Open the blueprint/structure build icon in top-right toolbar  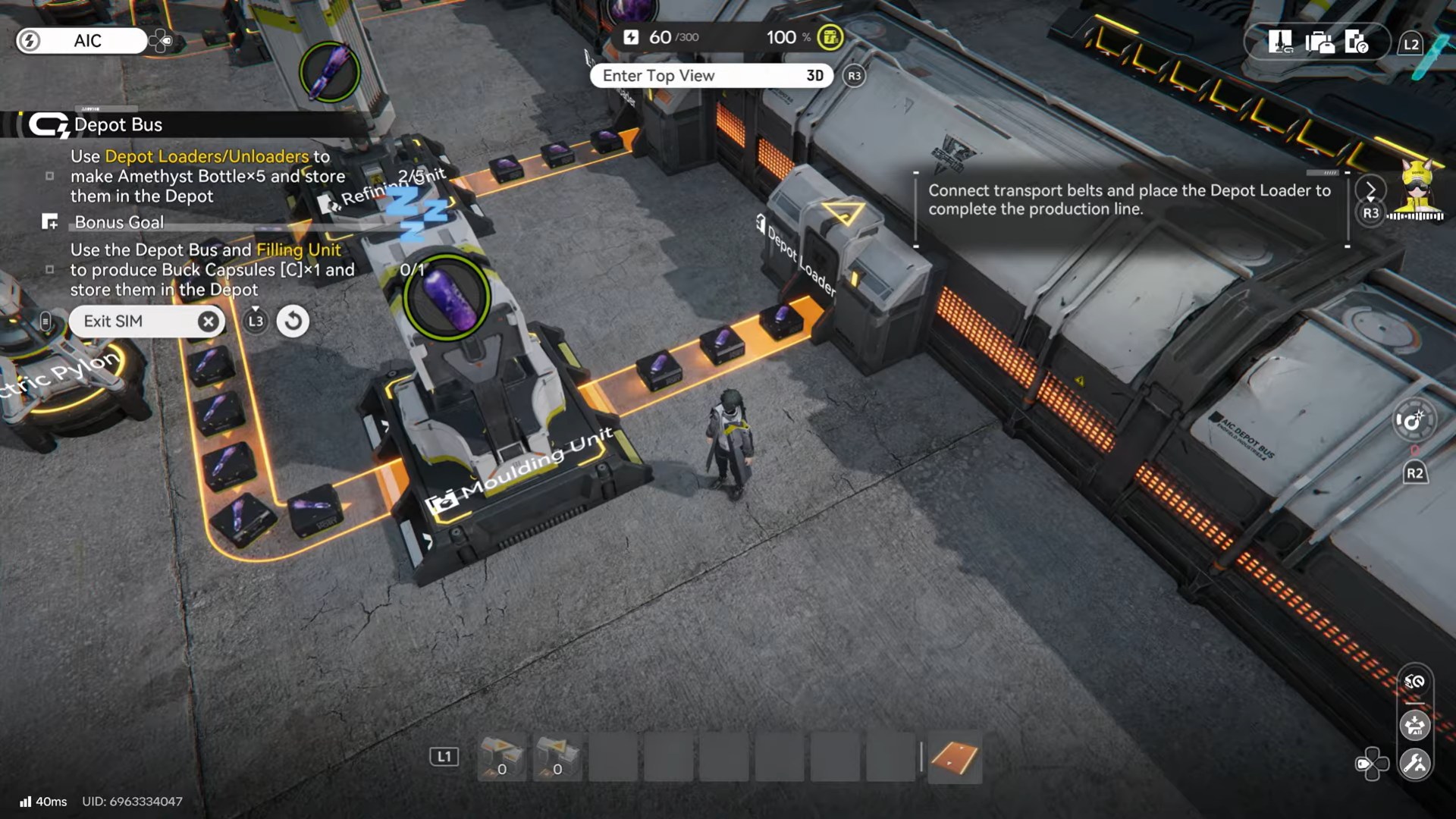click(1282, 42)
